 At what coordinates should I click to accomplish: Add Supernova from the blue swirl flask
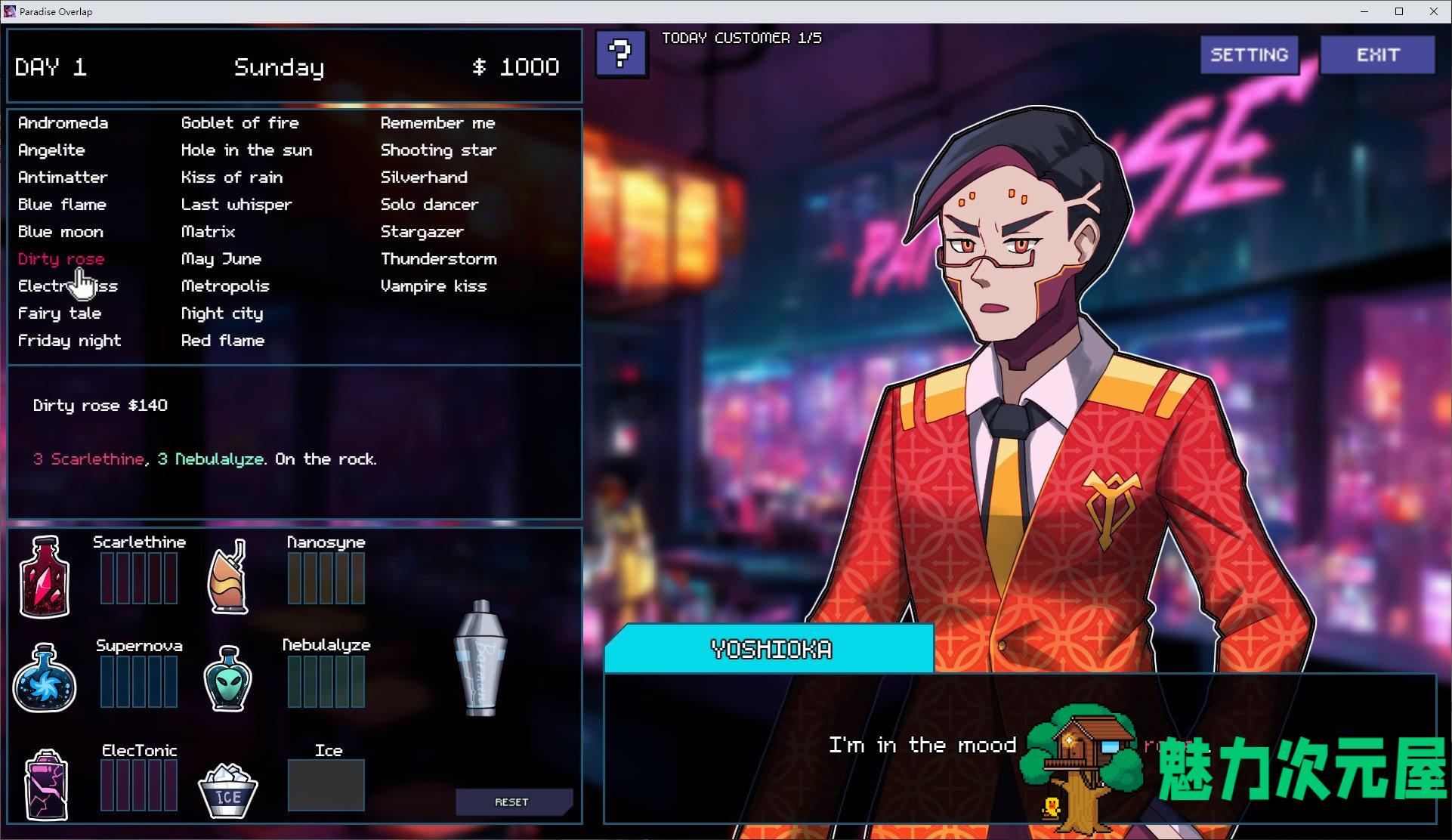point(45,678)
